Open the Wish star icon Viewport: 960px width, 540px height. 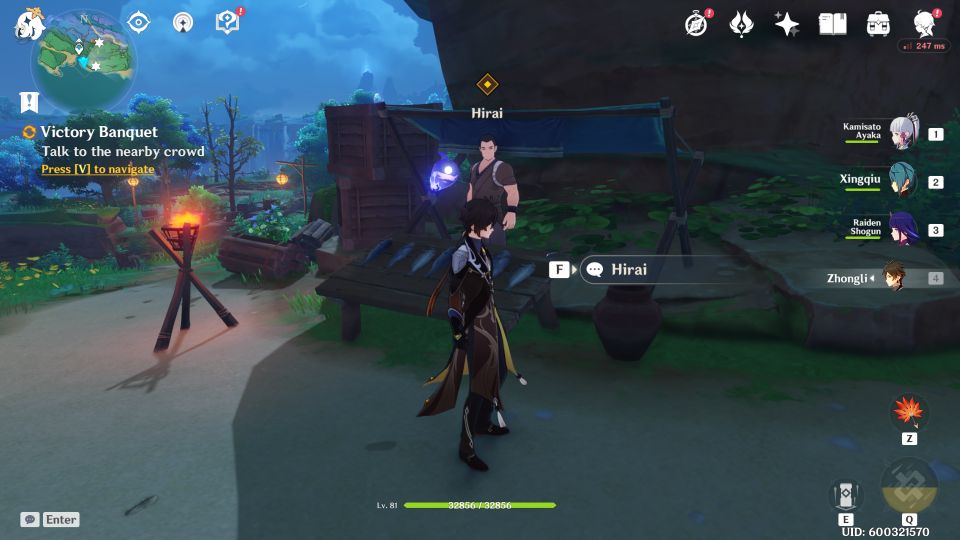coord(787,24)
